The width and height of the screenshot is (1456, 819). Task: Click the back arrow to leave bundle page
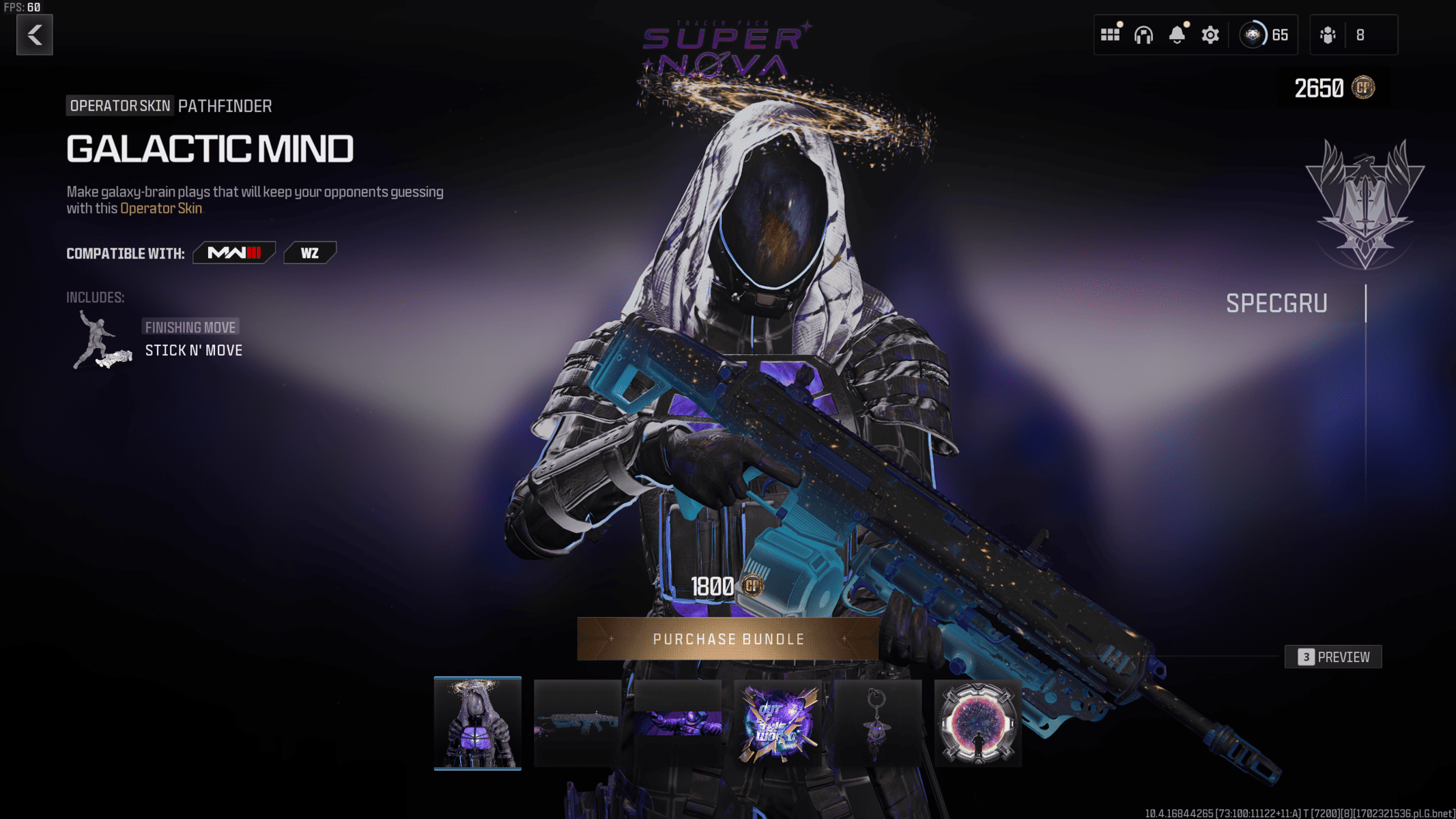[x=34, y=35]
